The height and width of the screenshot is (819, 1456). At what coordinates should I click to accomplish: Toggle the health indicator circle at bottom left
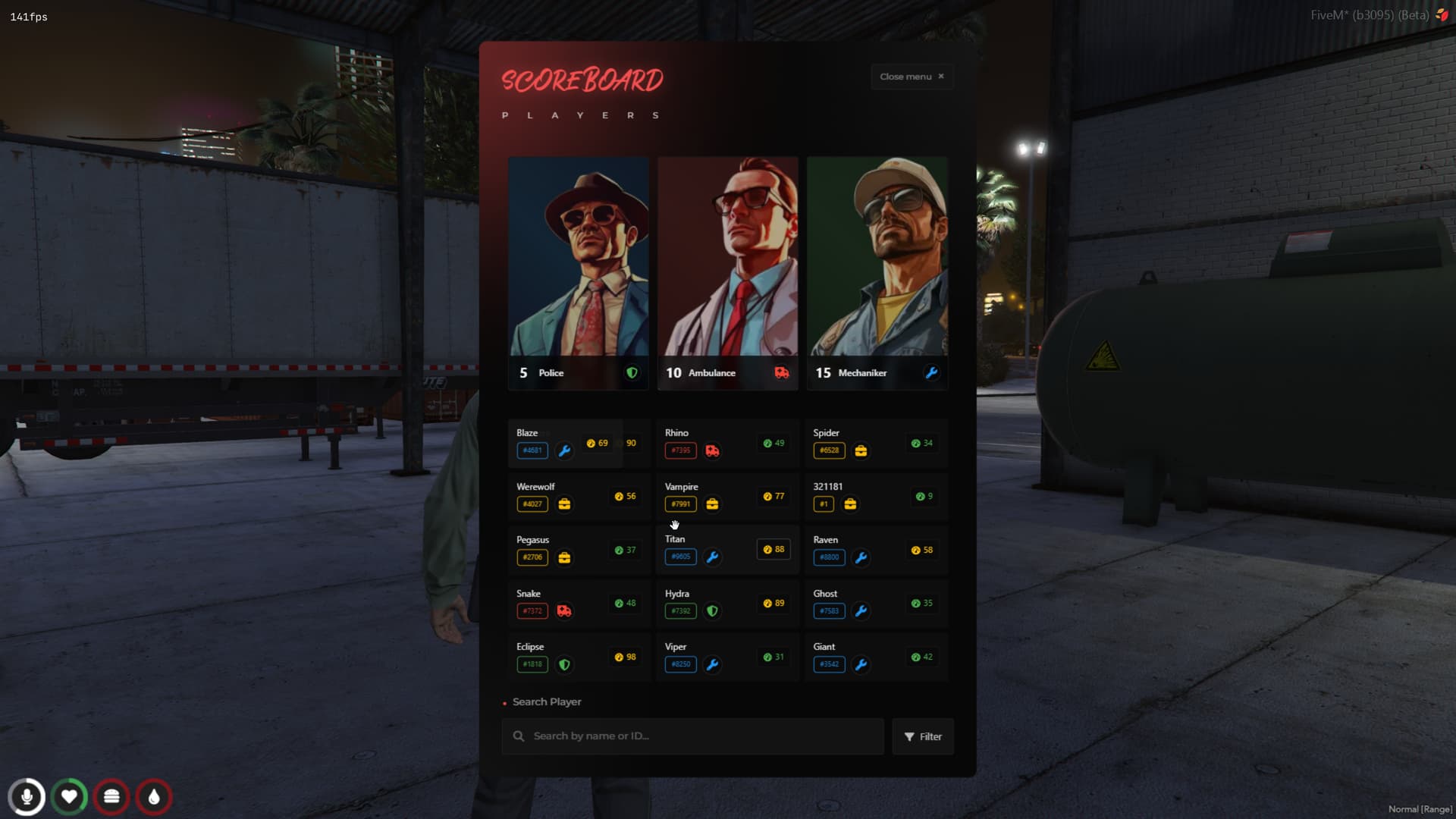click(x=69, y=797)
